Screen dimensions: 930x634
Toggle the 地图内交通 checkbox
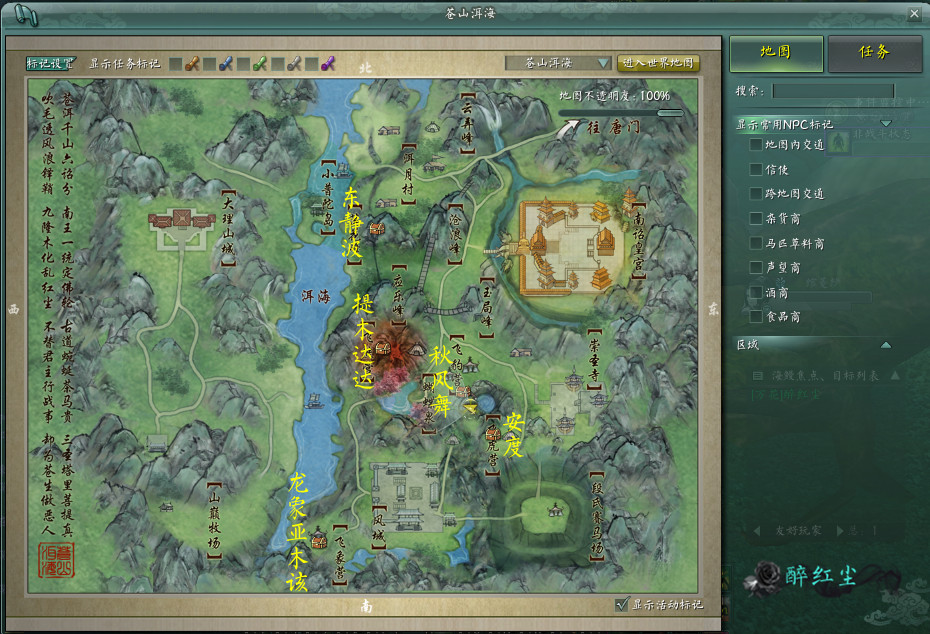pyautogui.click(x=757, y=144)
